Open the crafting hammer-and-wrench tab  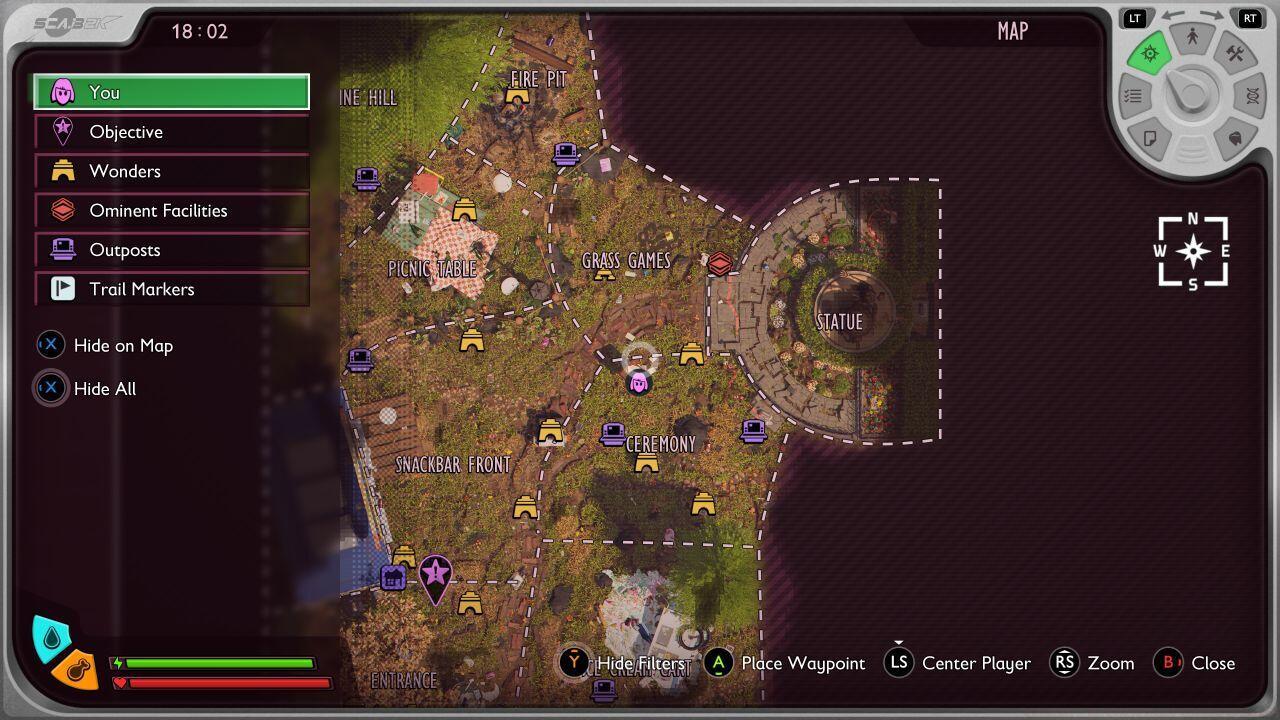click(1235, 54)
